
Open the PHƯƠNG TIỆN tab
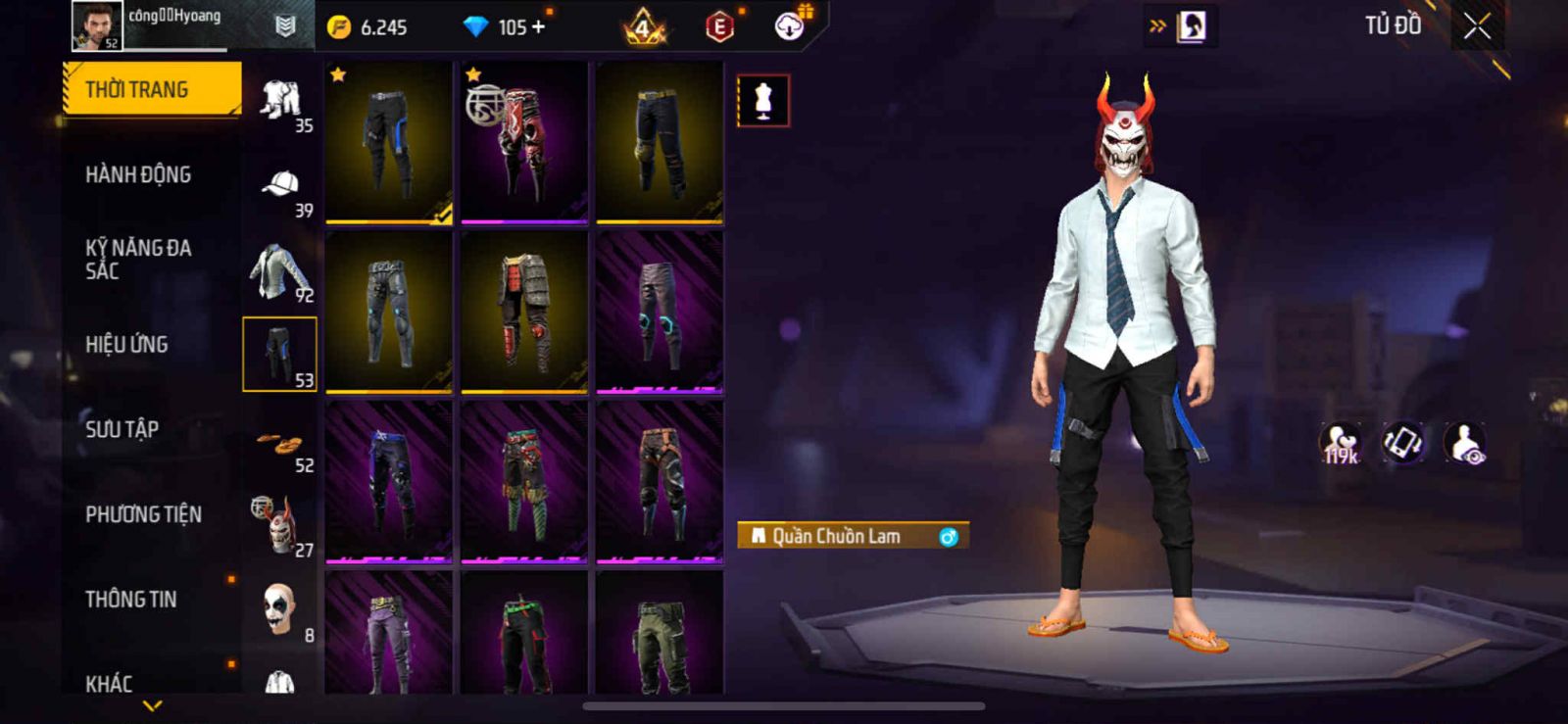click(143, 514)
